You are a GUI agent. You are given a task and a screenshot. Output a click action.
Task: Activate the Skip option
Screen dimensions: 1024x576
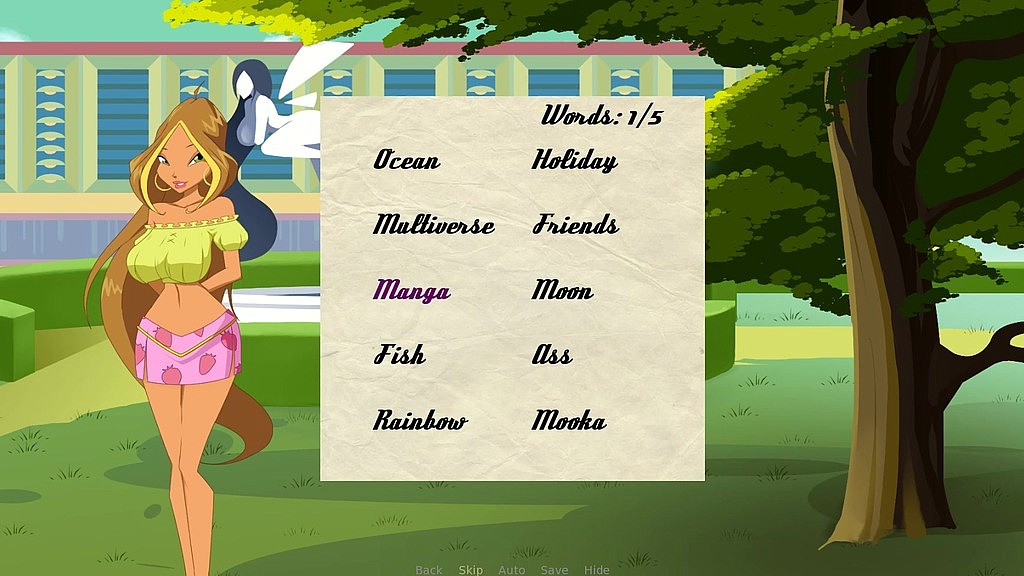471,570
